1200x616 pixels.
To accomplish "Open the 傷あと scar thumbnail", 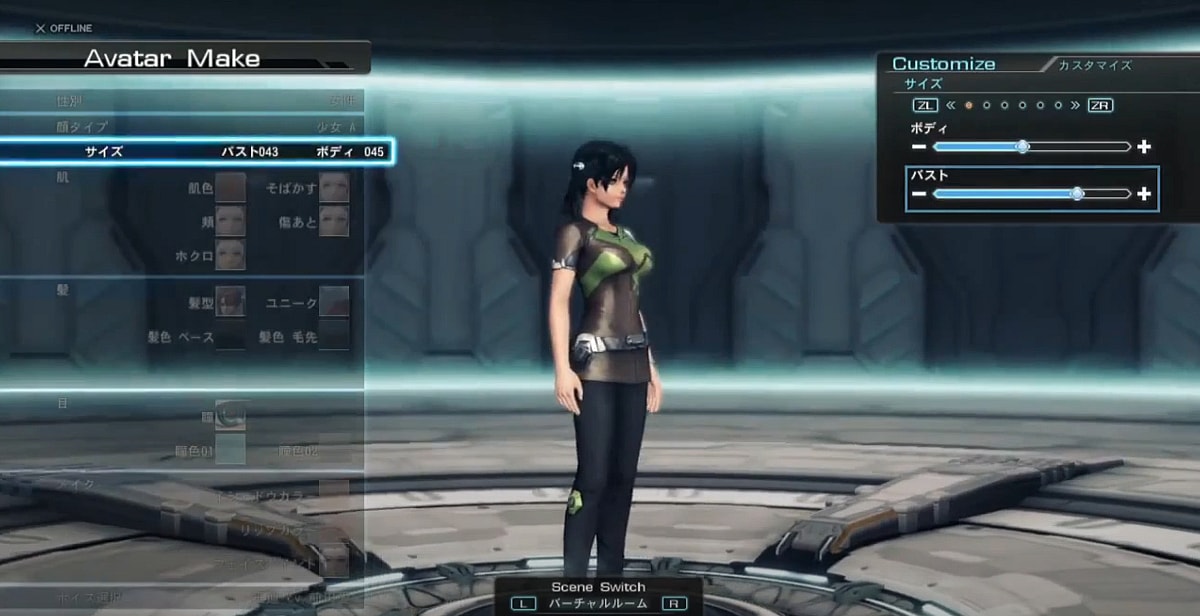I will 334,222.
